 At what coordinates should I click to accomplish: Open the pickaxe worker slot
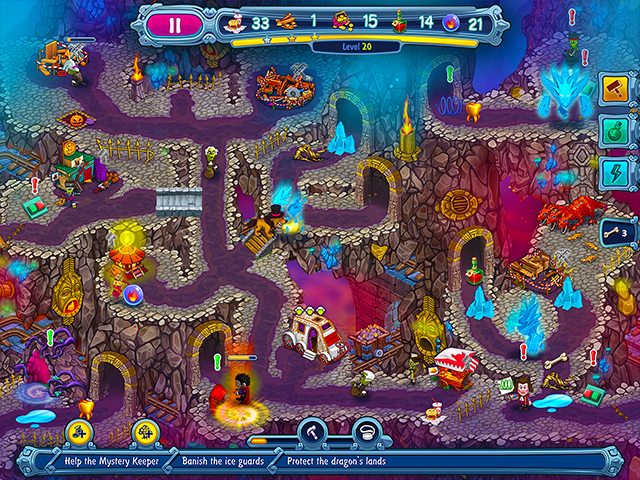(313, 431)
